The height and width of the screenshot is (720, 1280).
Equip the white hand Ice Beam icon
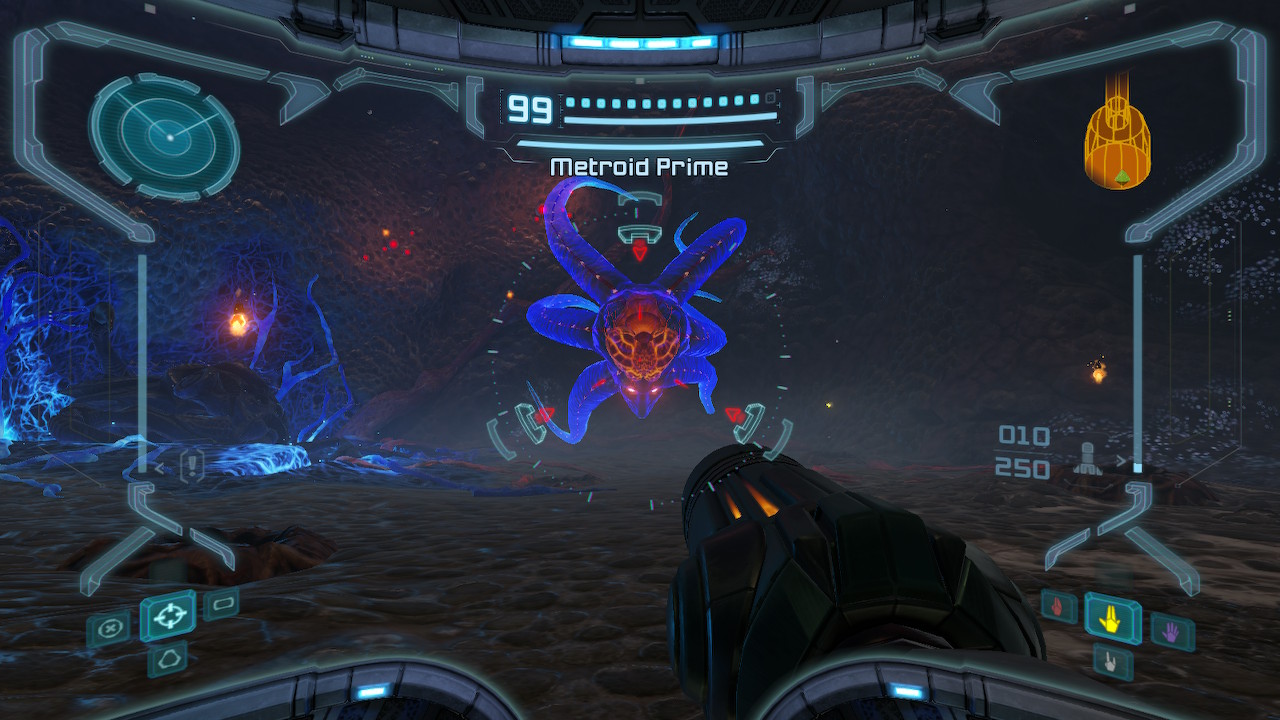tap(1112, 662)
